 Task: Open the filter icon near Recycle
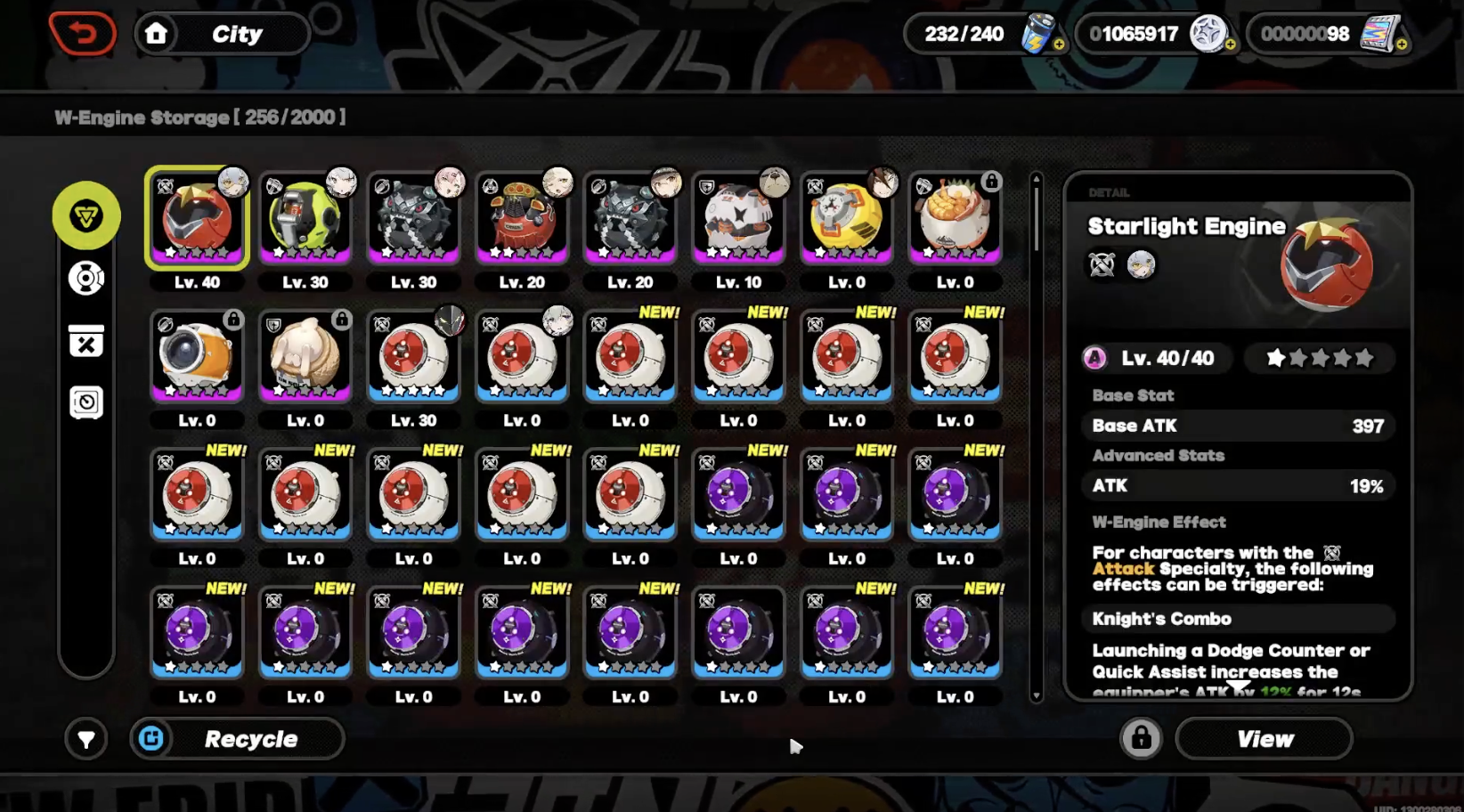tap(85, 739)
